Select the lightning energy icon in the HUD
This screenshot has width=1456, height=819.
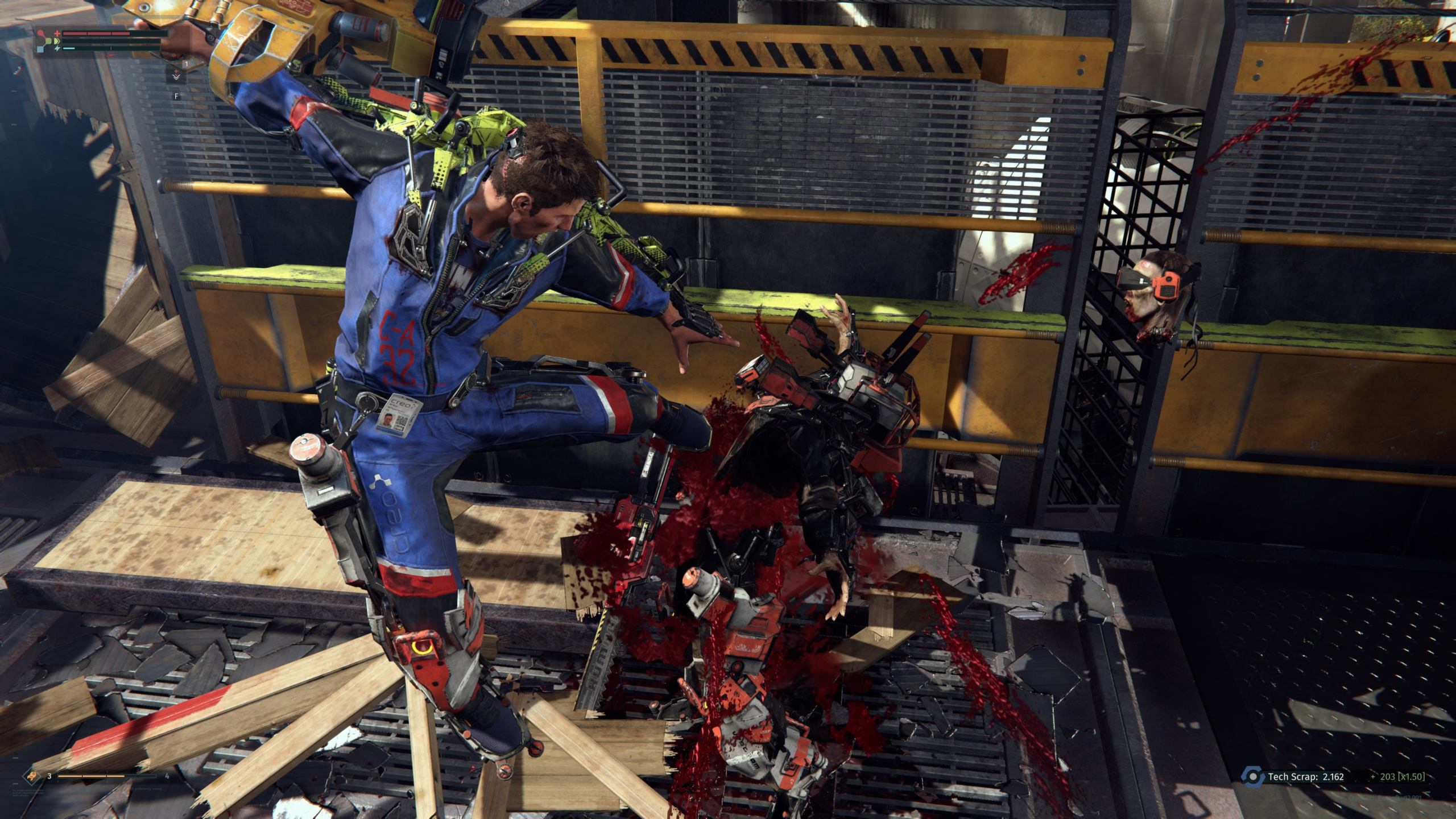click(59, 48)
